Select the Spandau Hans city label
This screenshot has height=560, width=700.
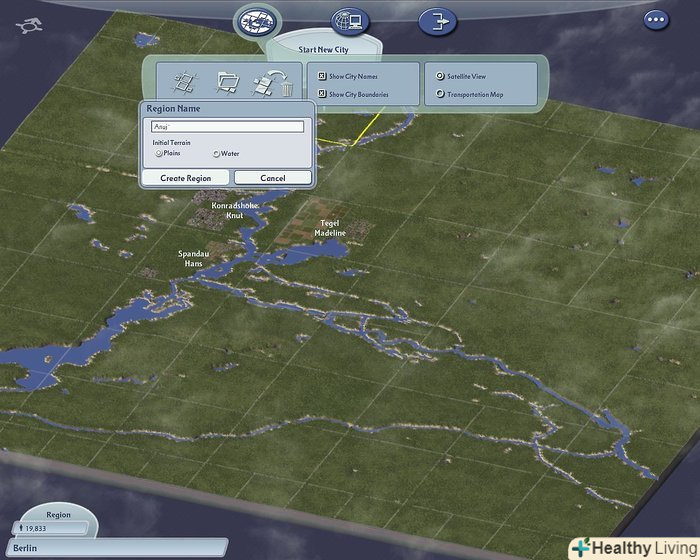pyautogui.click(x=193, y=259)
